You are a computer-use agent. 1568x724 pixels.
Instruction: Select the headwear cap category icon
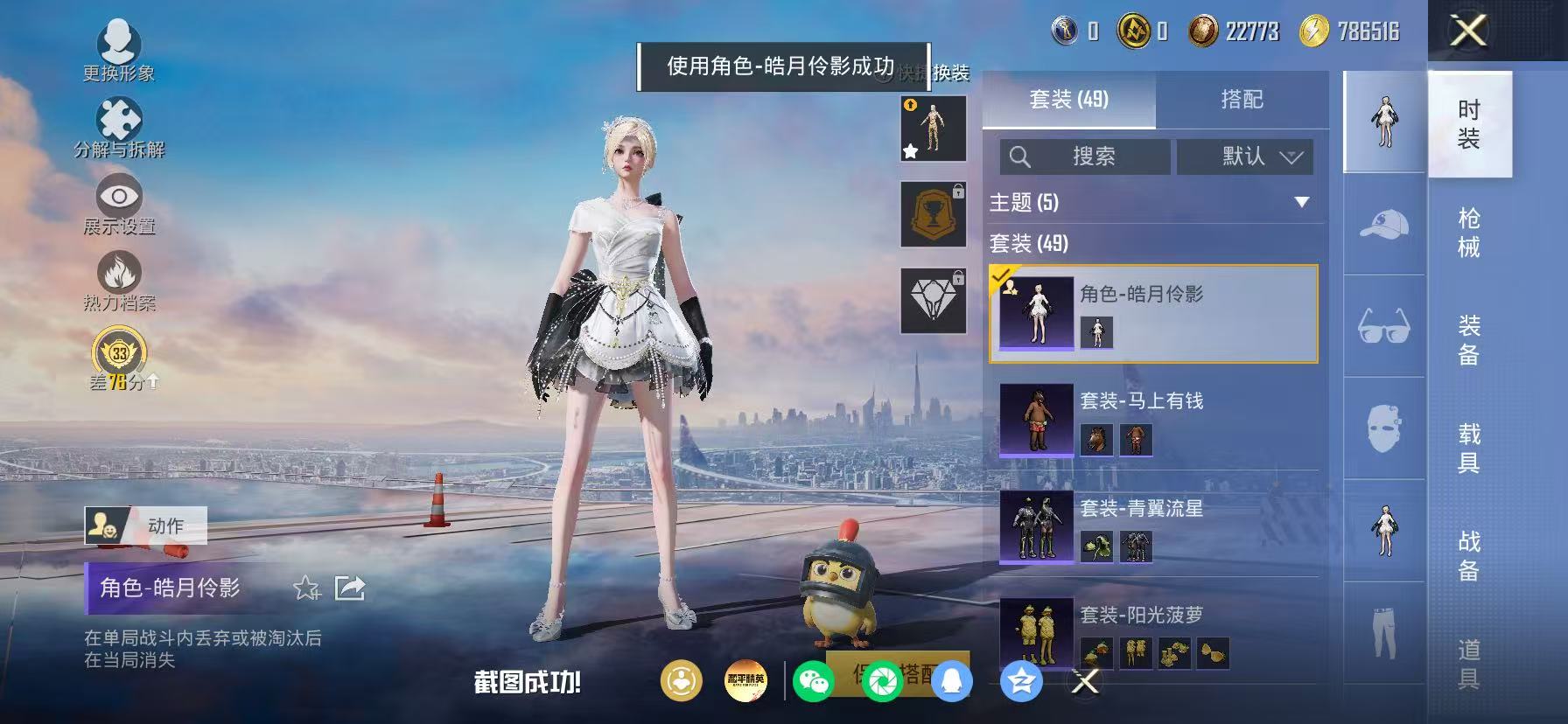pyautogui.click(x=1384, y=226)
